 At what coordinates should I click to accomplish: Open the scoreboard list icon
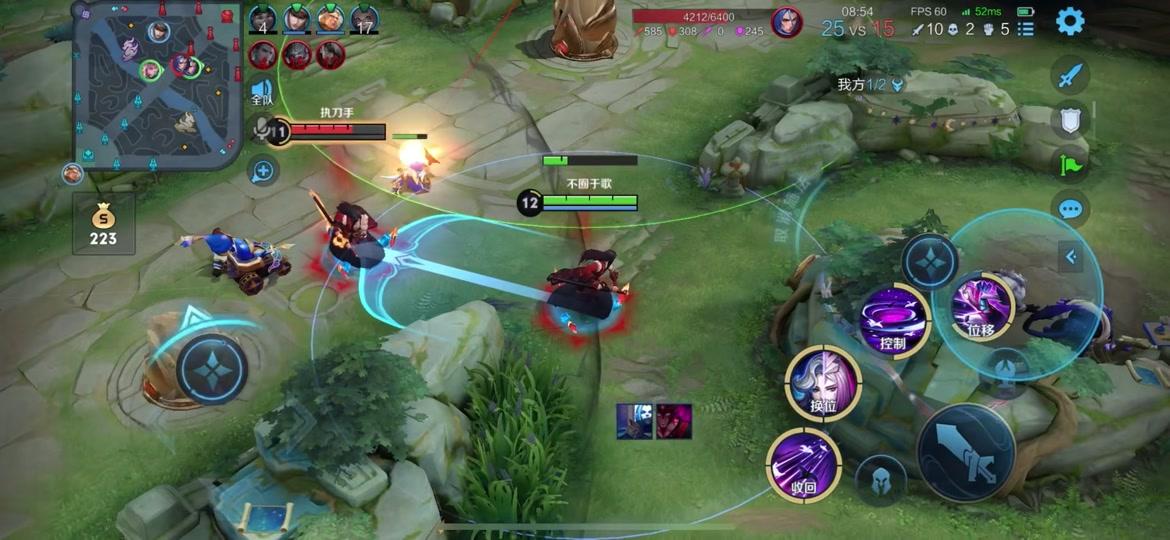pyautogui.click(x=1026, y=29)
